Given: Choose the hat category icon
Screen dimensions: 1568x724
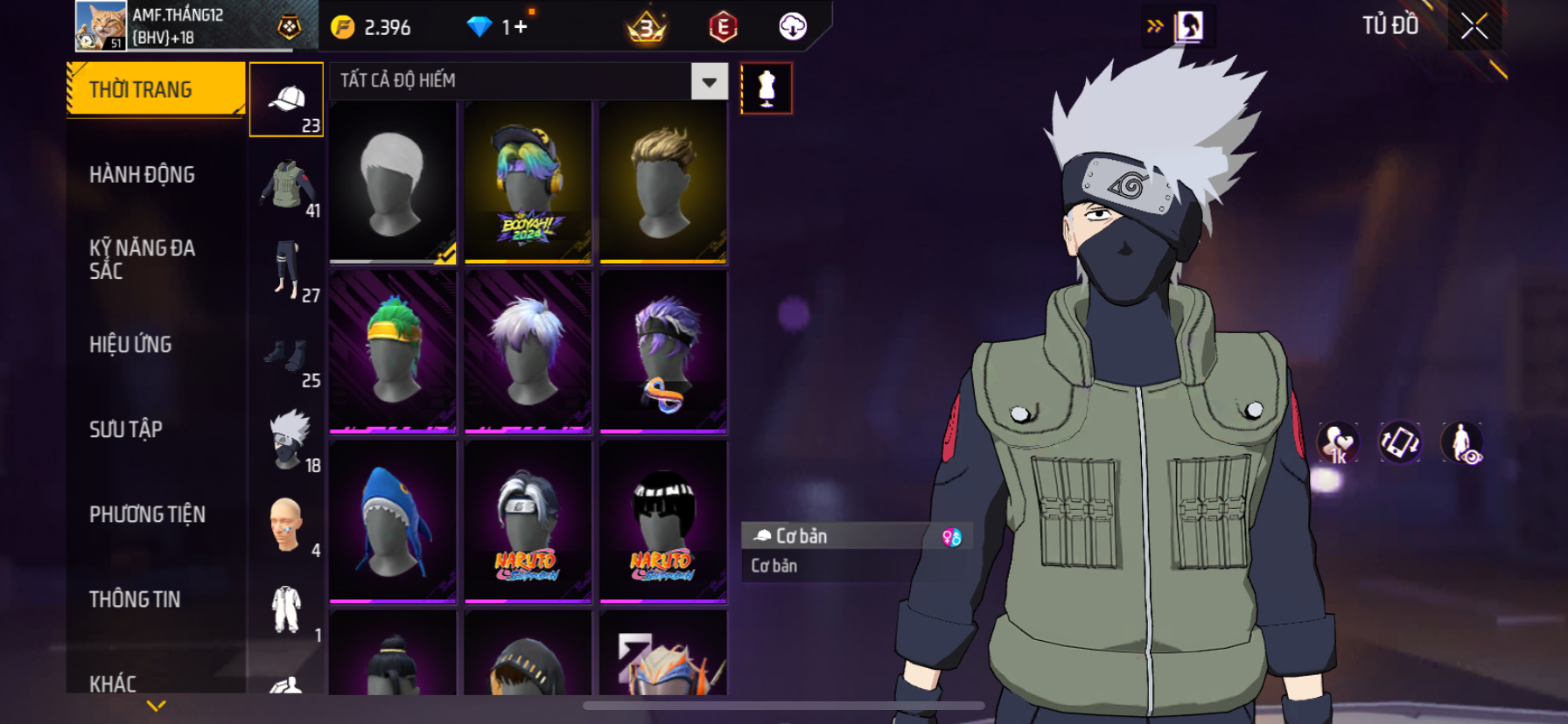Looking at the screenshot, I should tap(286, 99).
